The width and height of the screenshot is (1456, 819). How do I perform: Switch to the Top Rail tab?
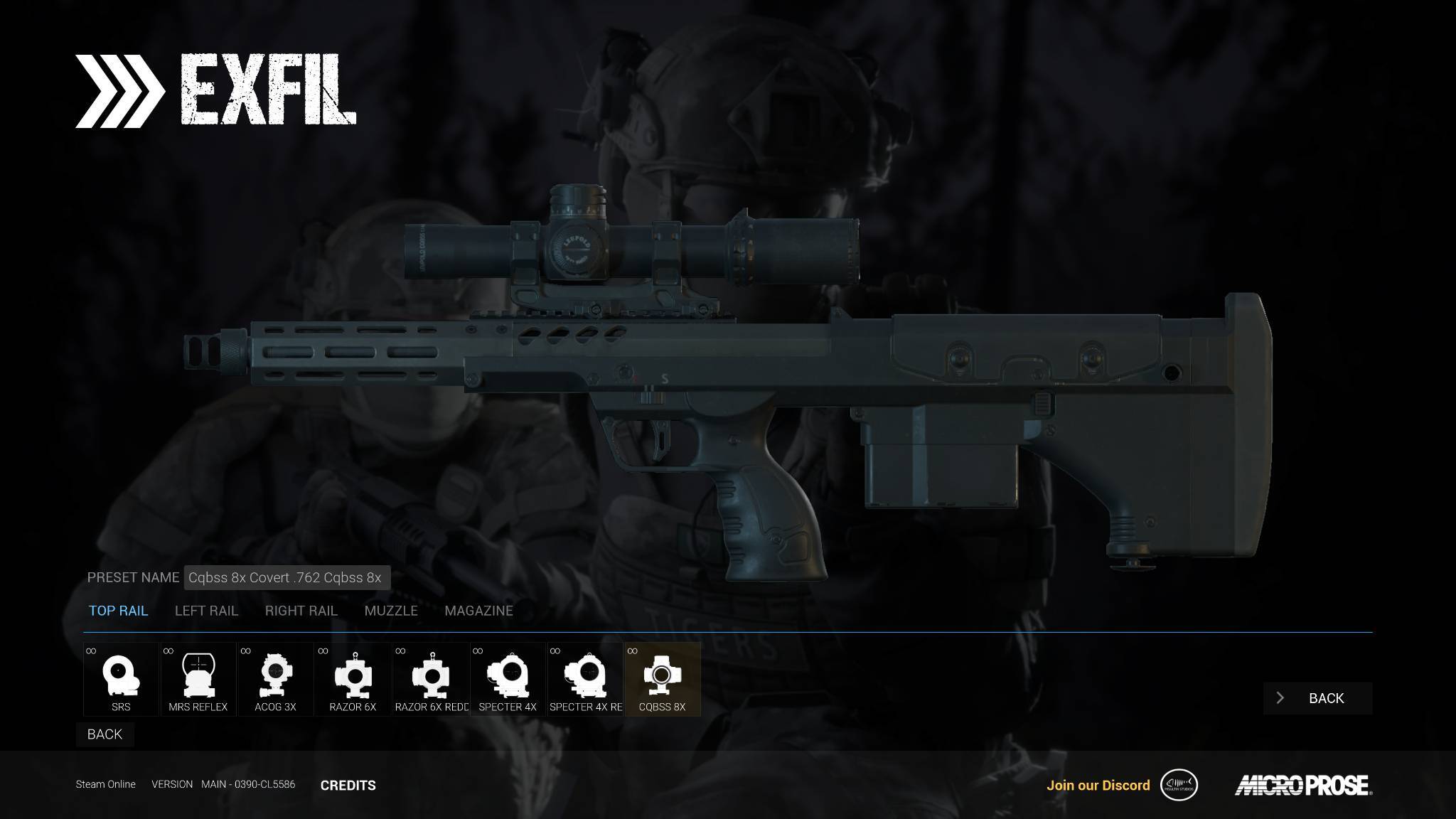tap(118, 611)
